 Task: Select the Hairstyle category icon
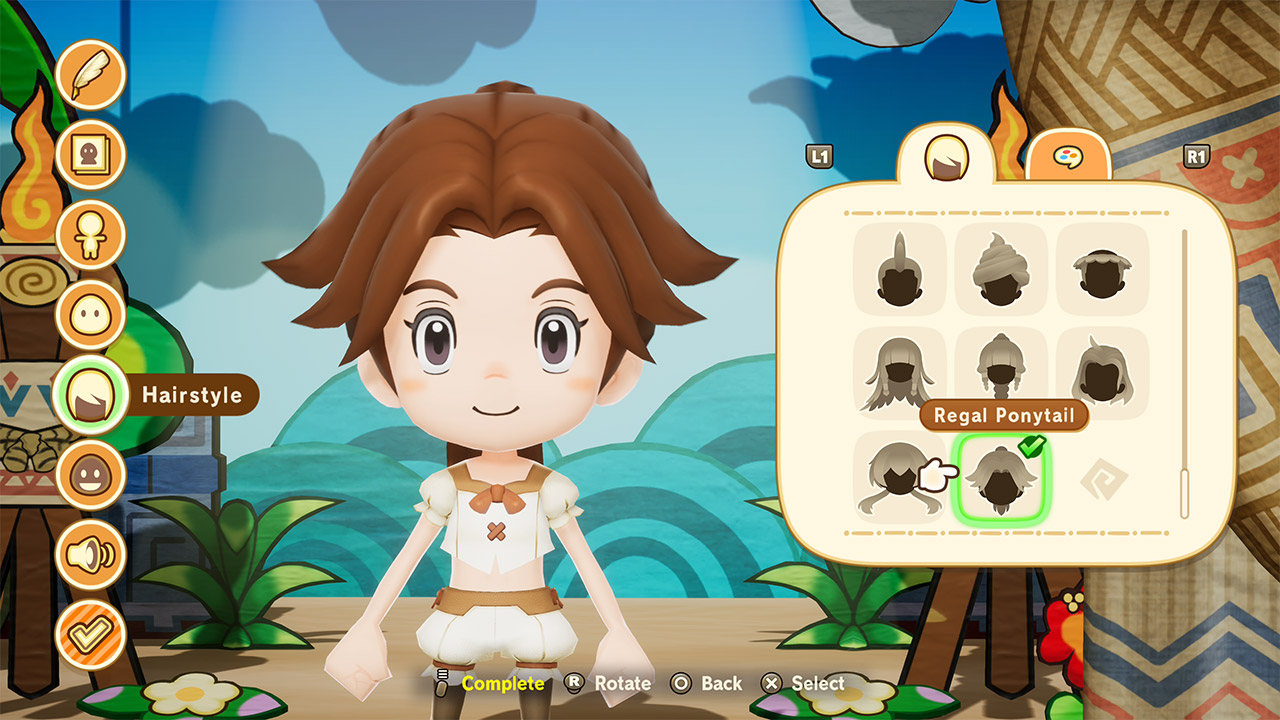coord(90,395)
